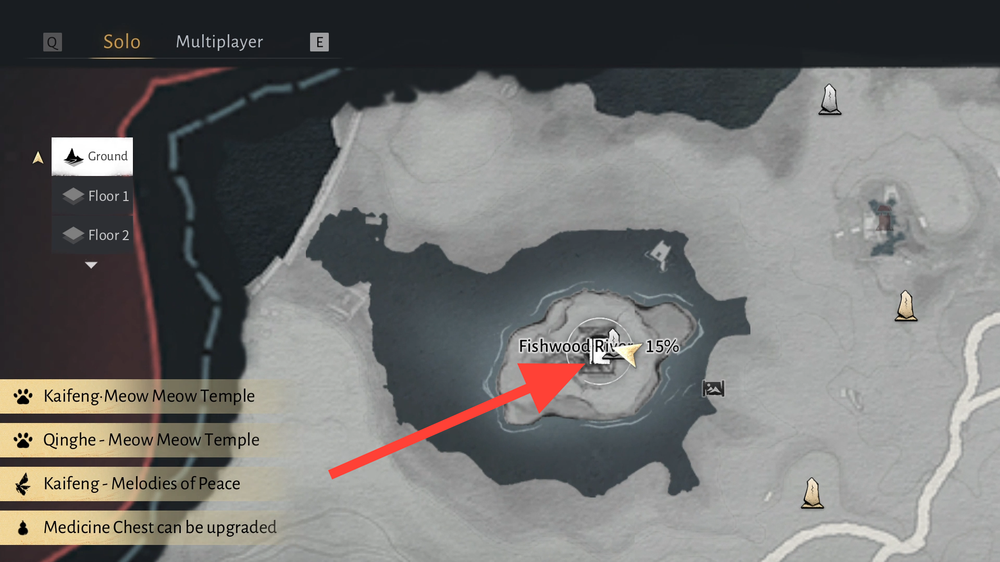Switch to the Solo tab
Image resolution: width=1000 pixels, height=562 pixels.
[x=122, y=42]
